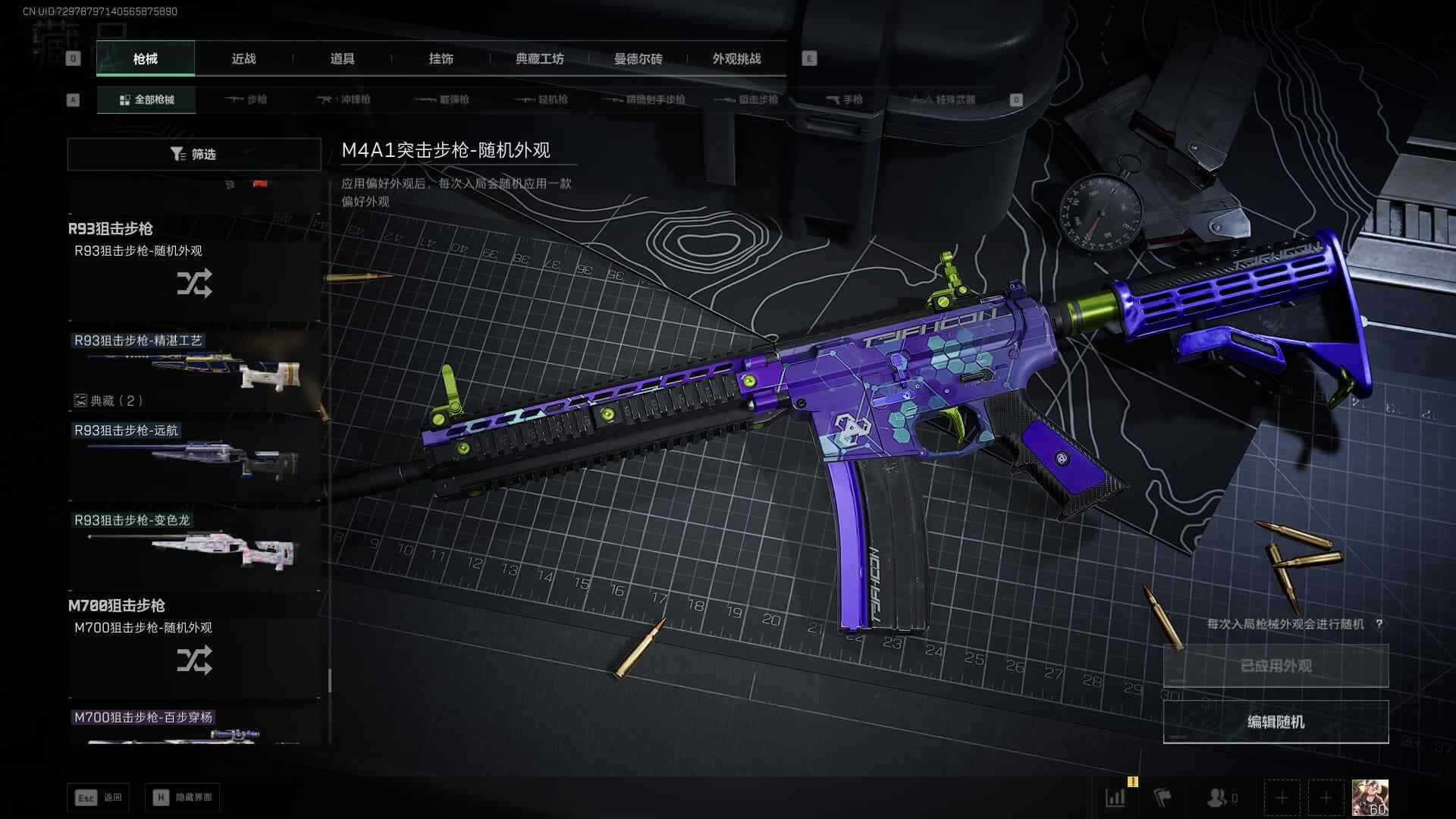
Task: Select M700狙击步枪-随机外观 shuffle entry
Action: [194, 658]
